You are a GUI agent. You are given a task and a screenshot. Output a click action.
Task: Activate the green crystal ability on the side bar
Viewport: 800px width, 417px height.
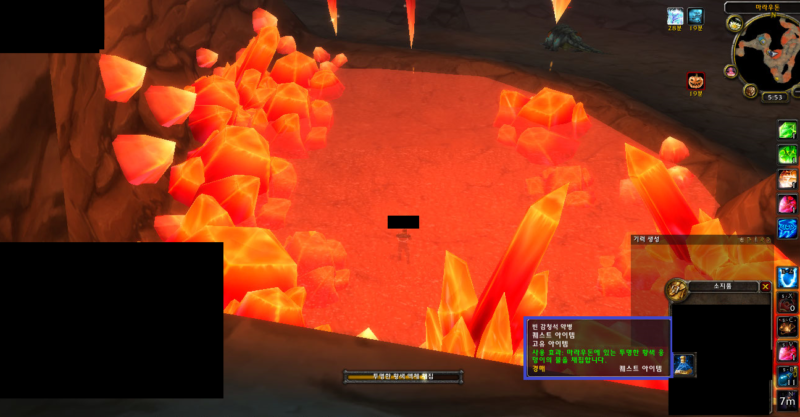click(x=788, y=130)
